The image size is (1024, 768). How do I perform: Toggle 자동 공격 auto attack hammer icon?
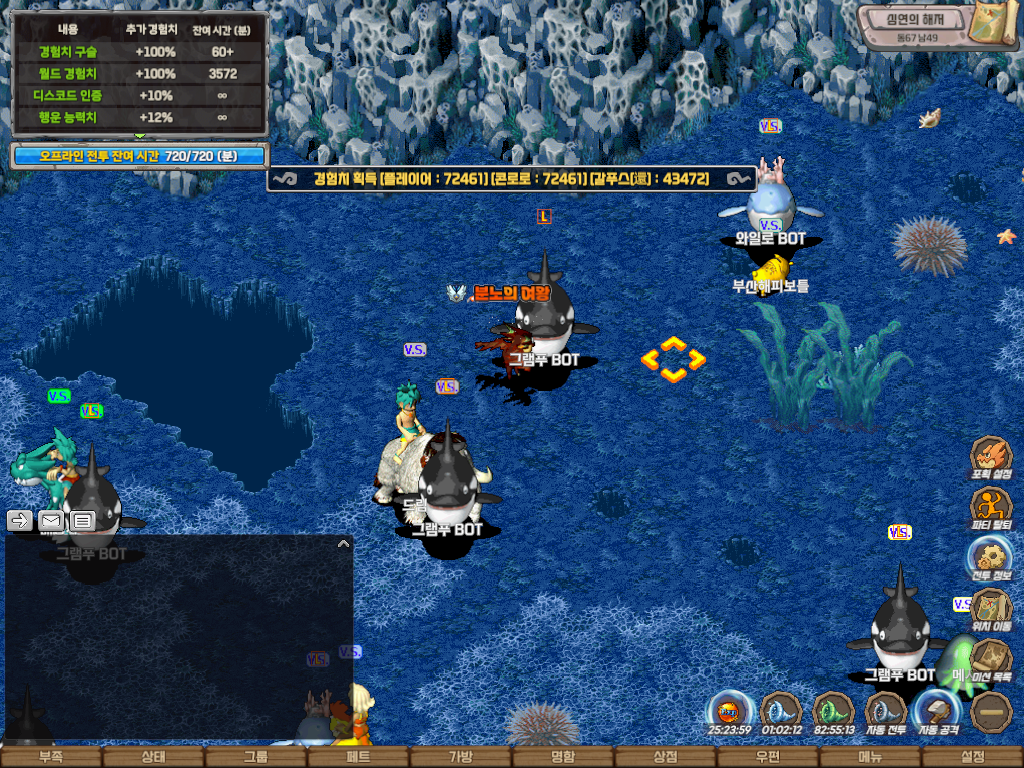coord(936,713)
